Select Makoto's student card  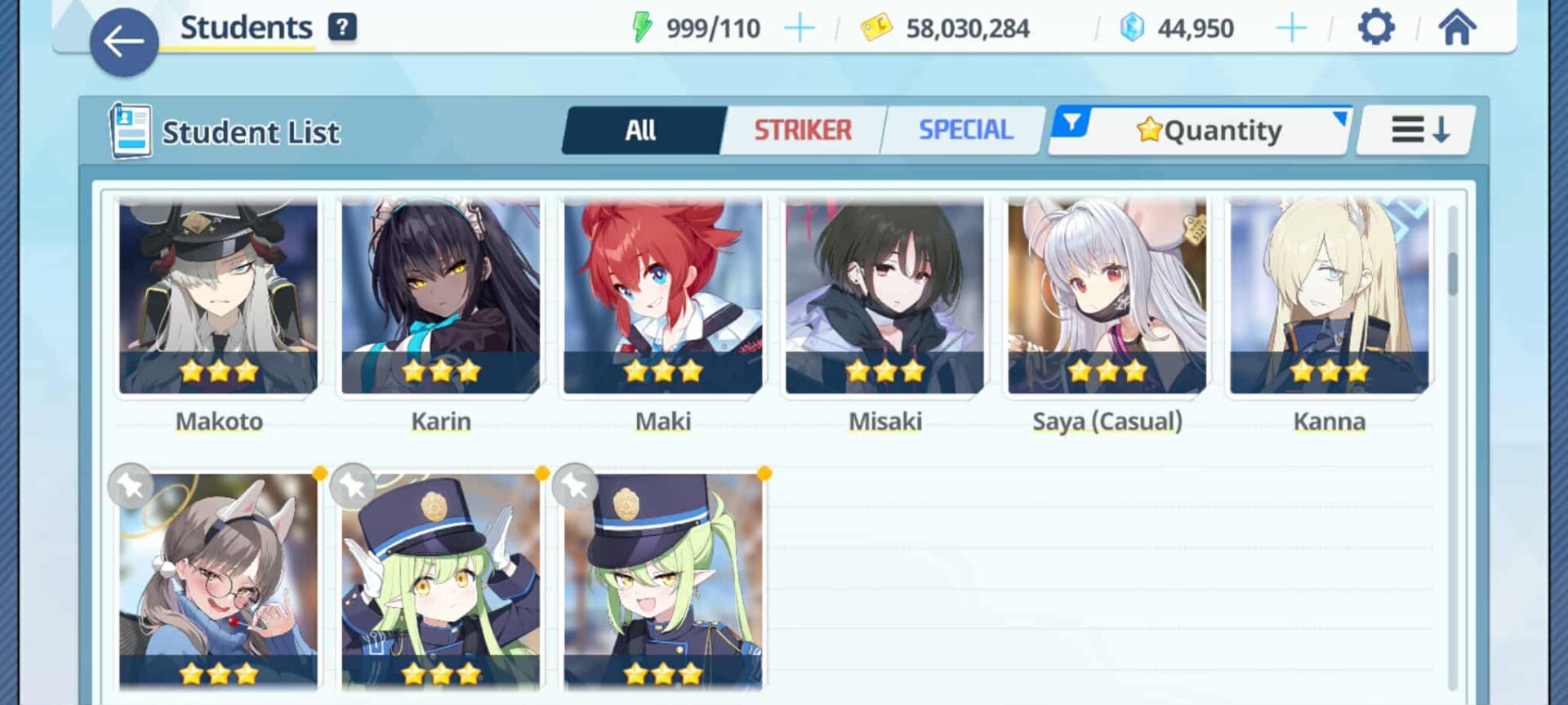(x=219, y=296)
